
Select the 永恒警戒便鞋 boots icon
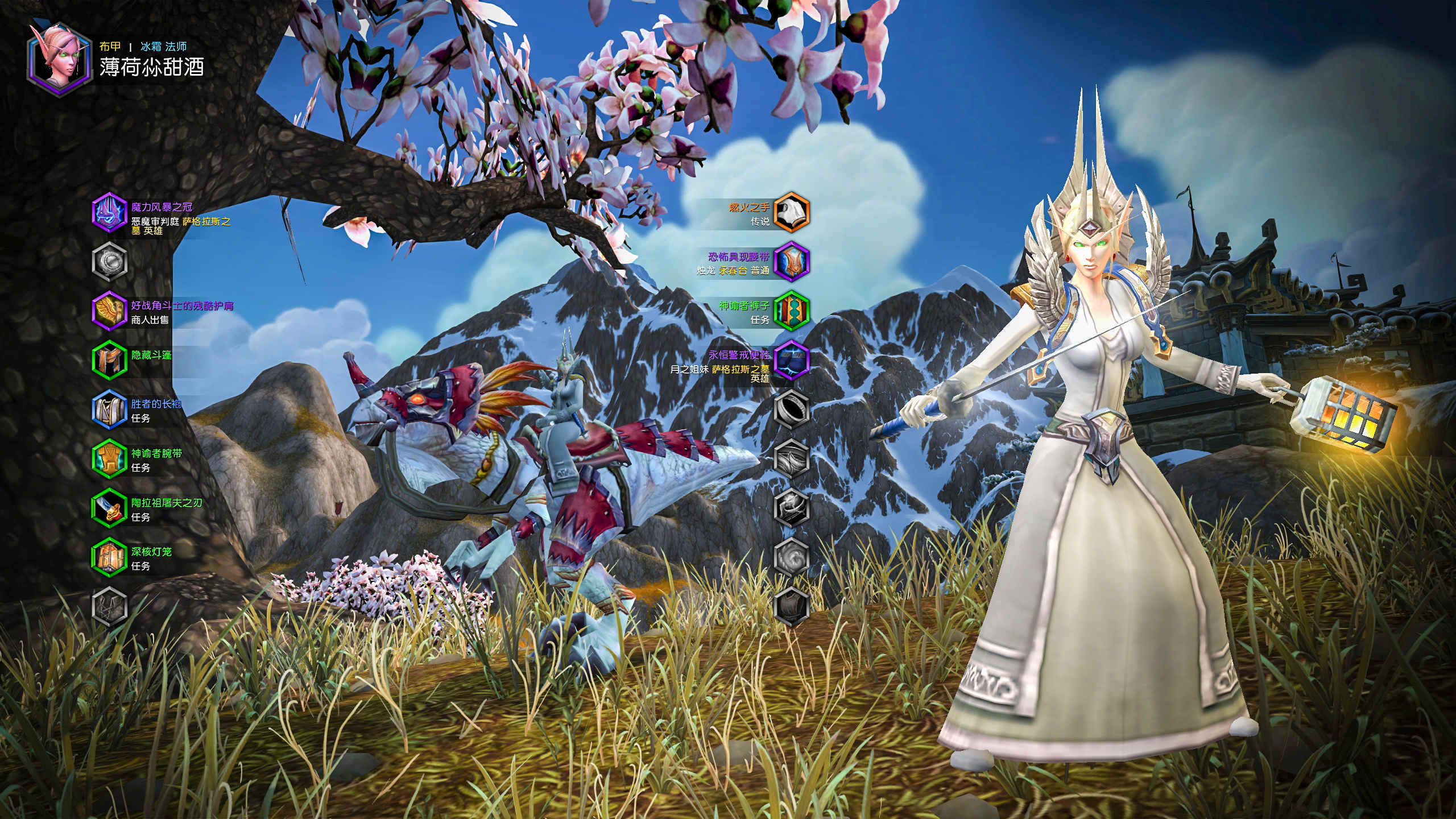tap(792, 359)
